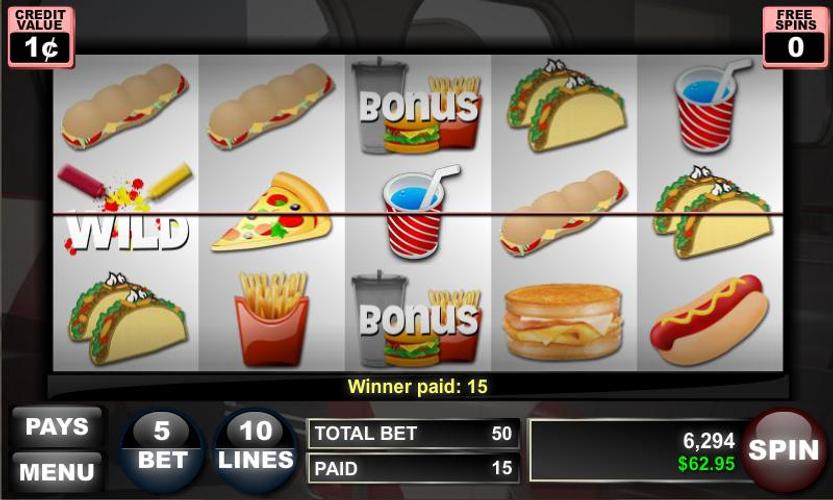Adjust the number of LINES
833x500 pixels.
256,448
